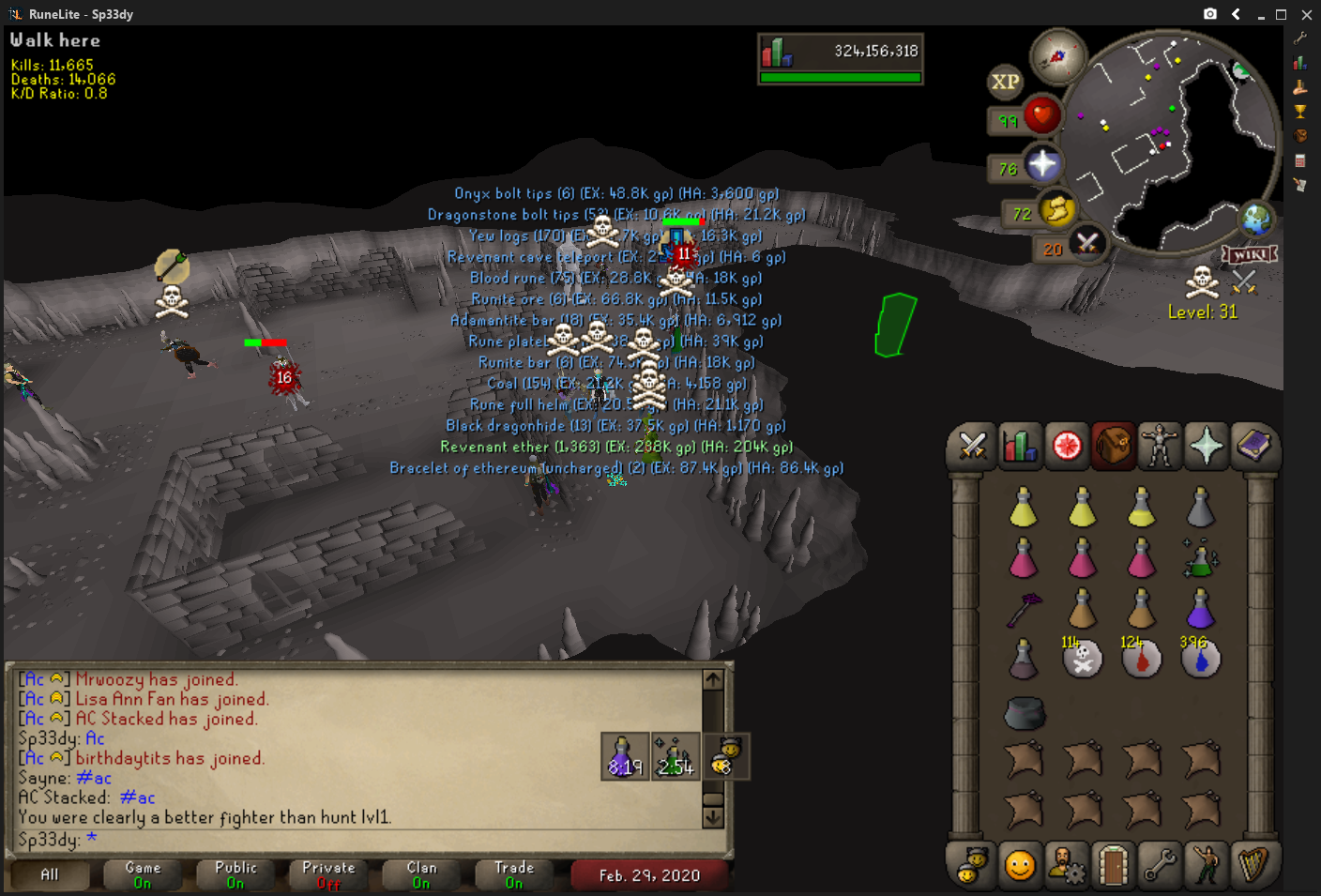Open the Combat Options tab
The height and width of the screenshot is (896, 1321).
click(972, 447)
